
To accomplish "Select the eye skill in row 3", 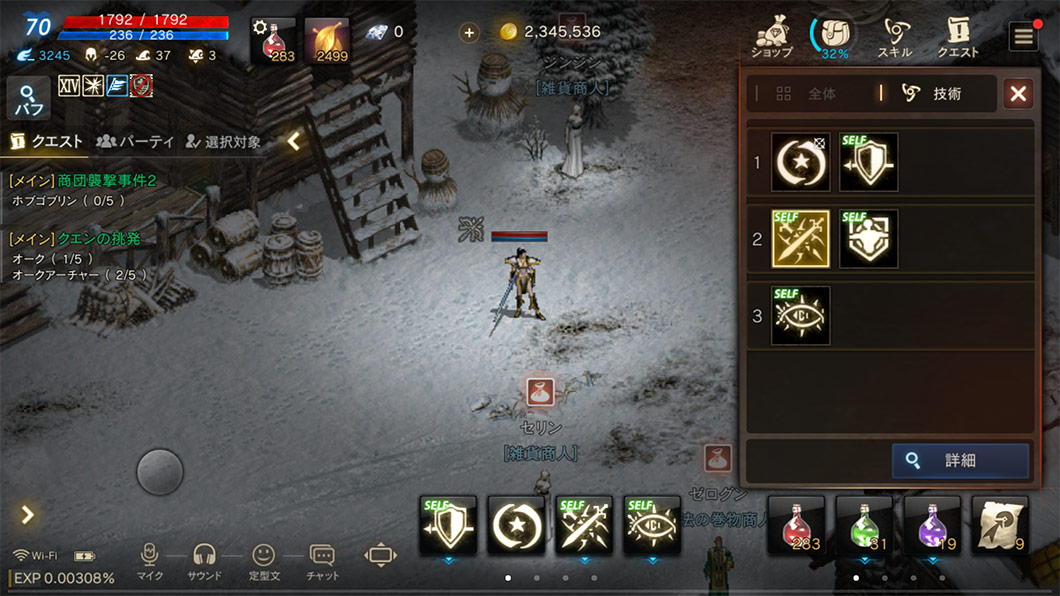I will pos(800,316).
